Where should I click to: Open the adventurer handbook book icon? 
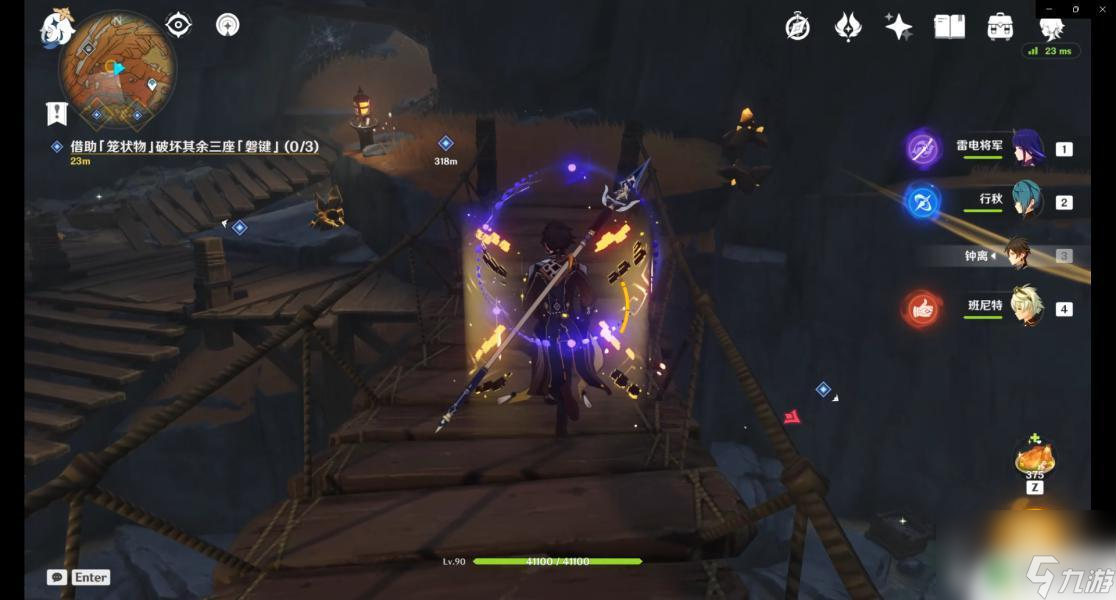[x=949, y=27]
